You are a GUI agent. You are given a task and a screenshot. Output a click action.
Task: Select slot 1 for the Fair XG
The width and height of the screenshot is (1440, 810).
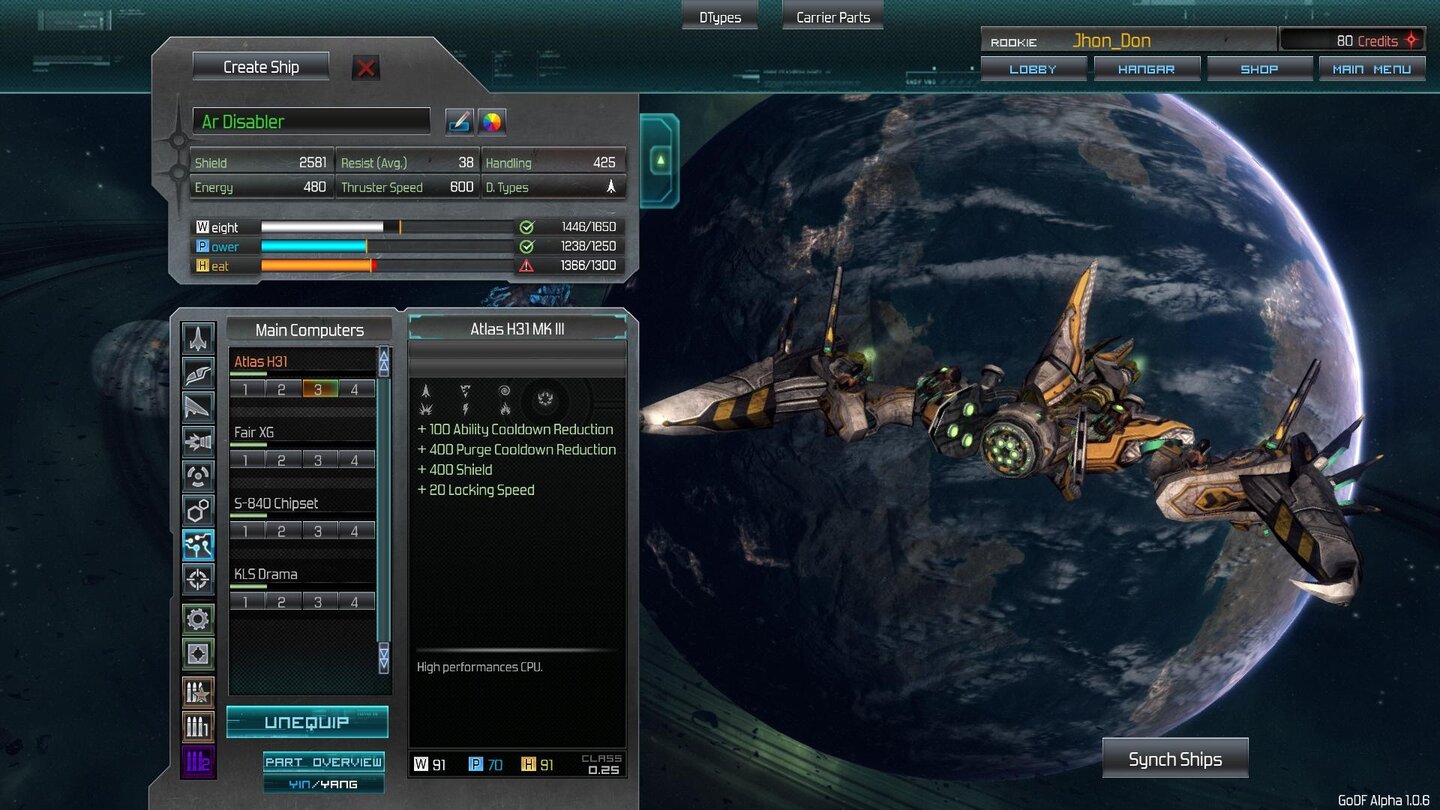pyautogui.click(x=246, y=459)
